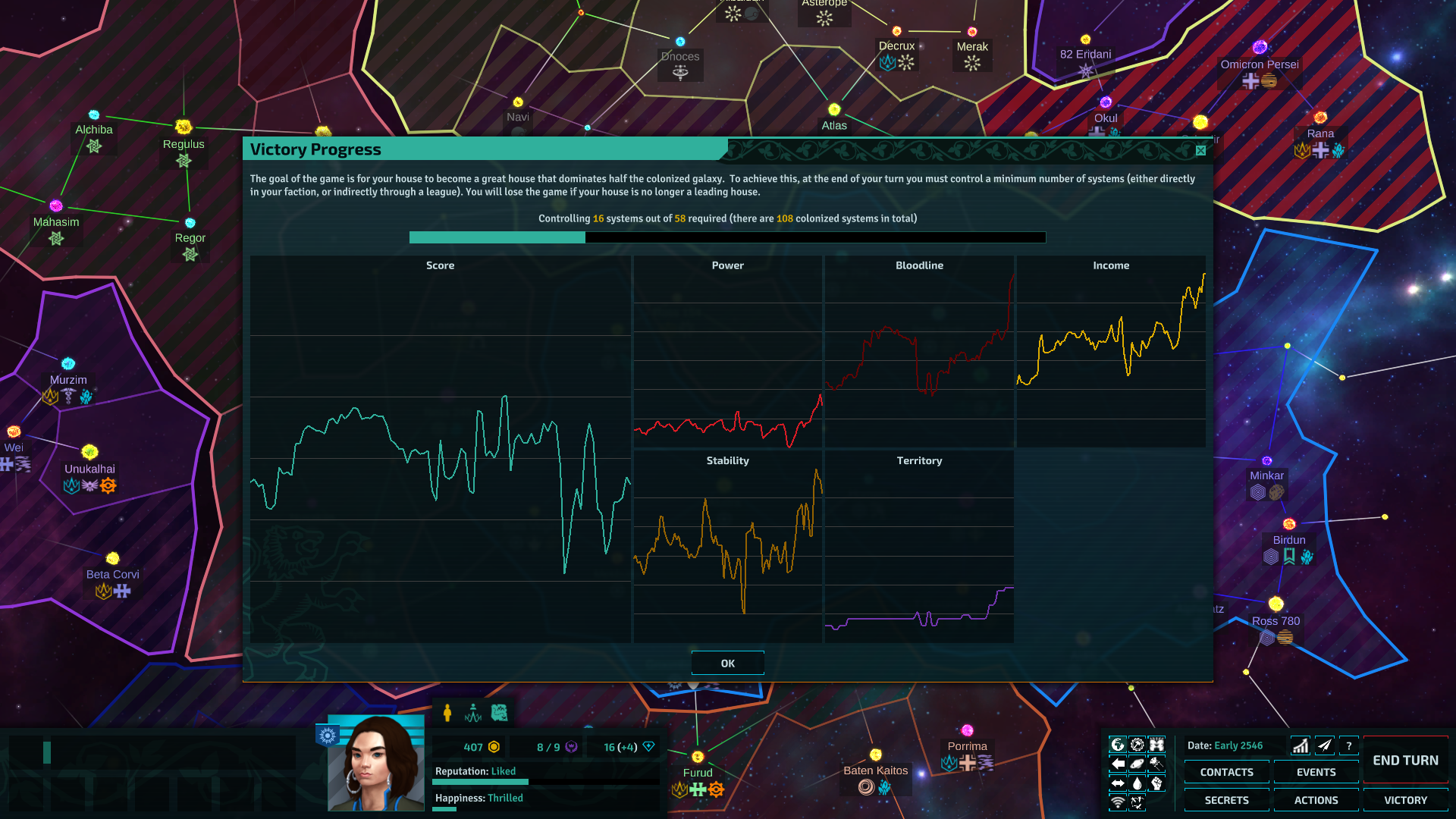The image size is (1456, 819).
Task: Open the Events screen
Action: pos(1316,772)
